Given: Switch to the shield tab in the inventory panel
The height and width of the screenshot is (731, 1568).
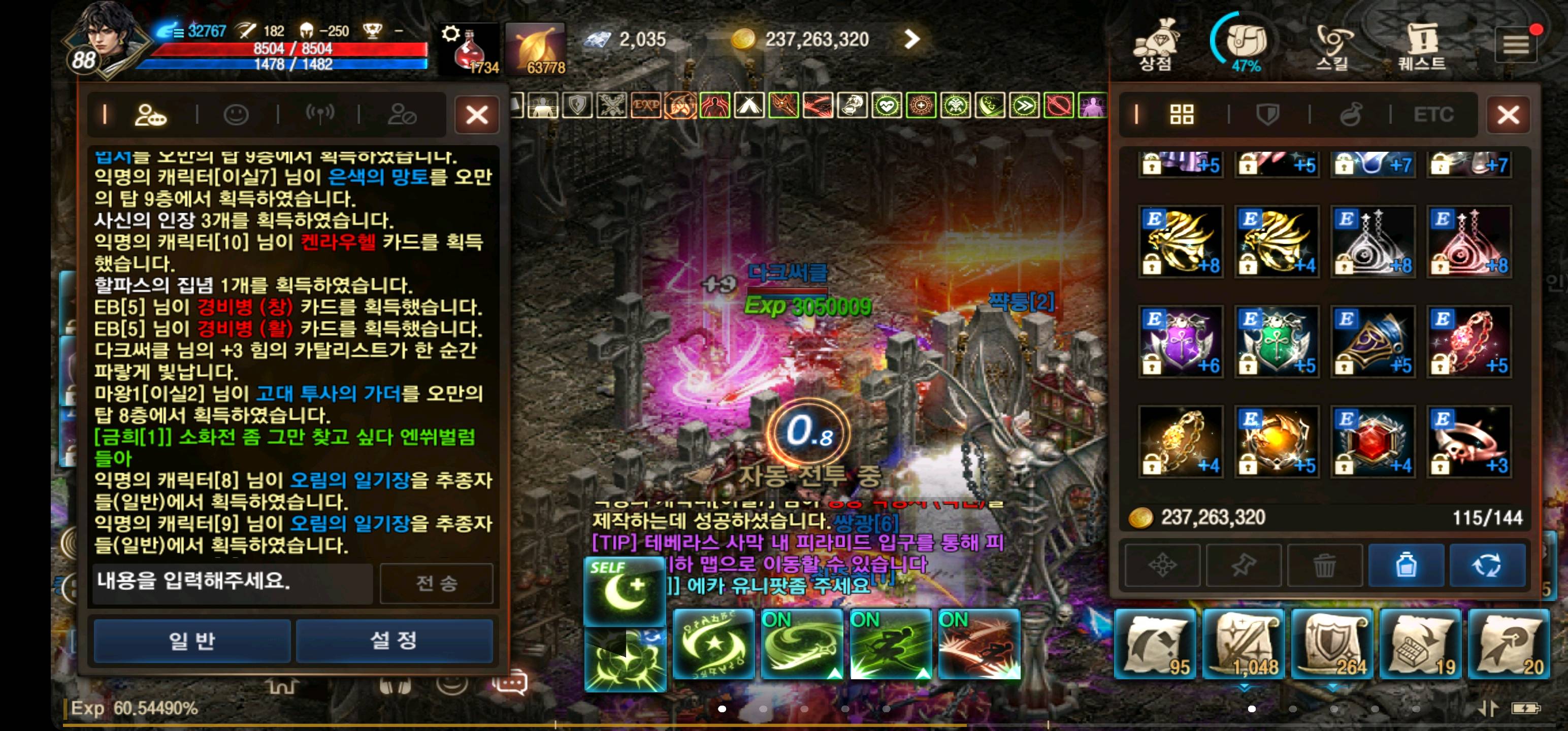Looking at the screenshot, I should pos(1267,114).
